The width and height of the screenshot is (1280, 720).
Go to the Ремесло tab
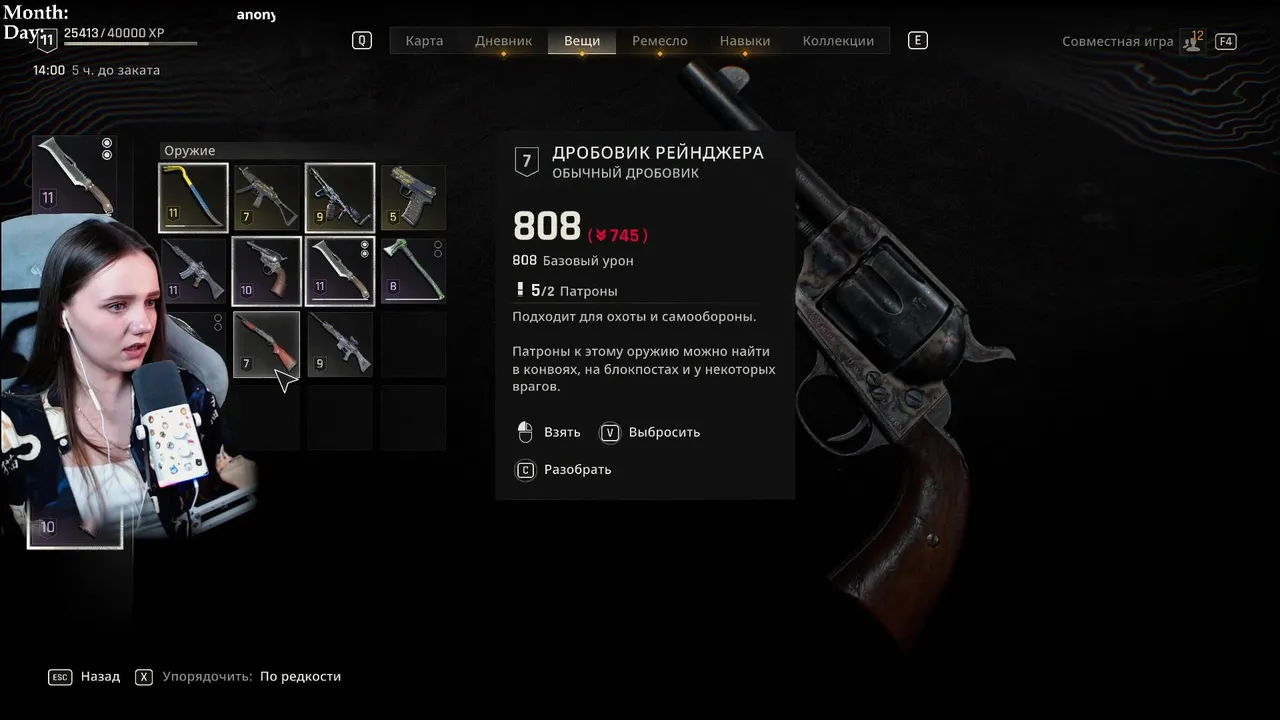[660, 41]
